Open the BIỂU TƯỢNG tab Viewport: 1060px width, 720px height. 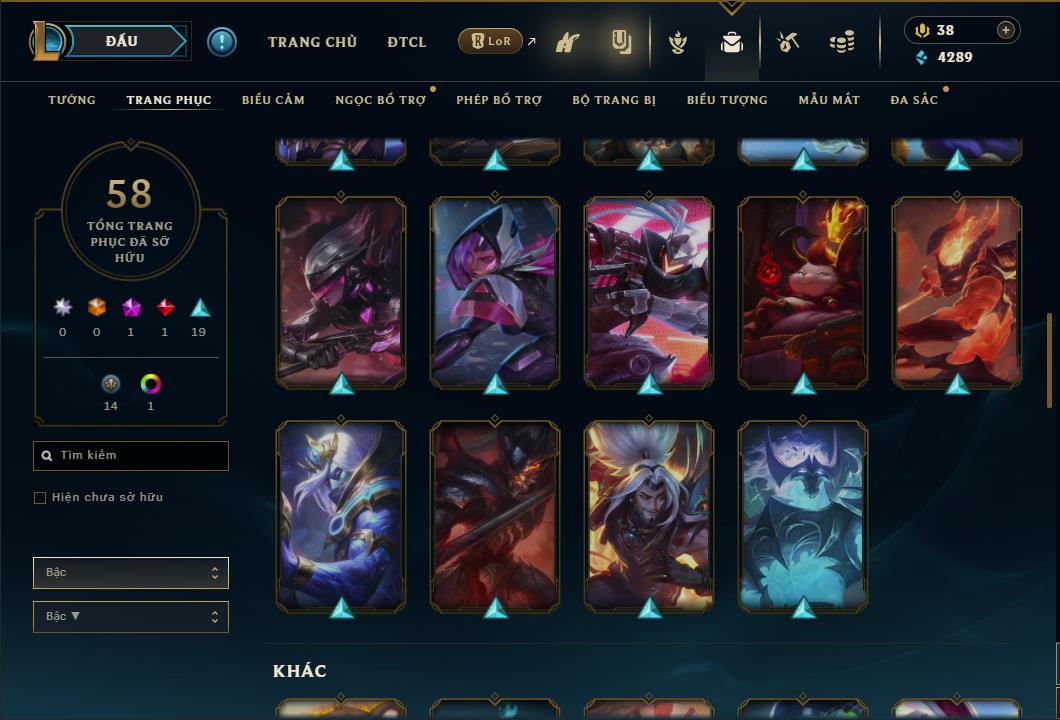point(727,100)
